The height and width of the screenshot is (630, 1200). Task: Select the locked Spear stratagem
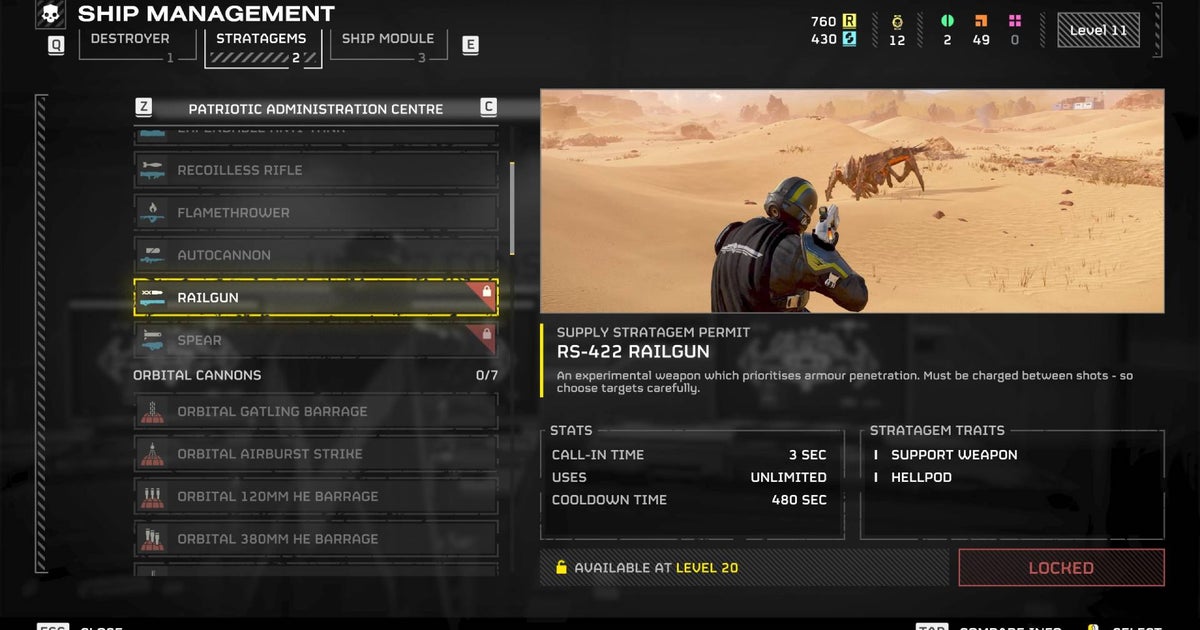[x=316, y=340]
